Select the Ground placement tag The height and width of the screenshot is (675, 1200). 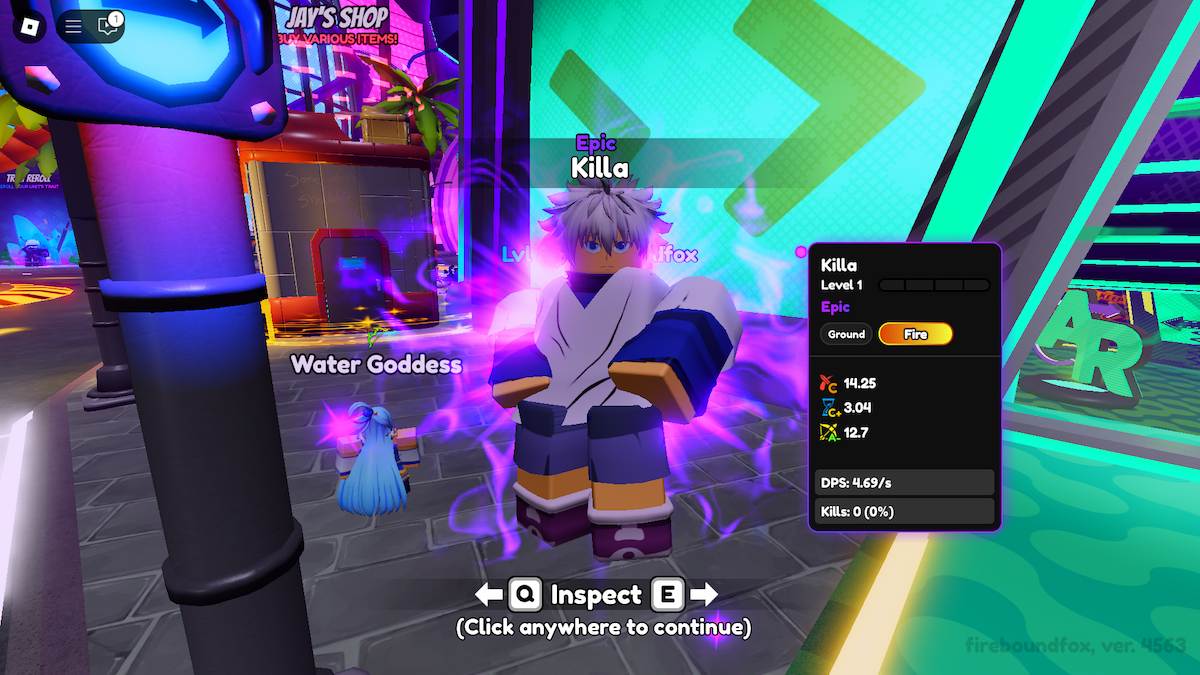(846, 334)
